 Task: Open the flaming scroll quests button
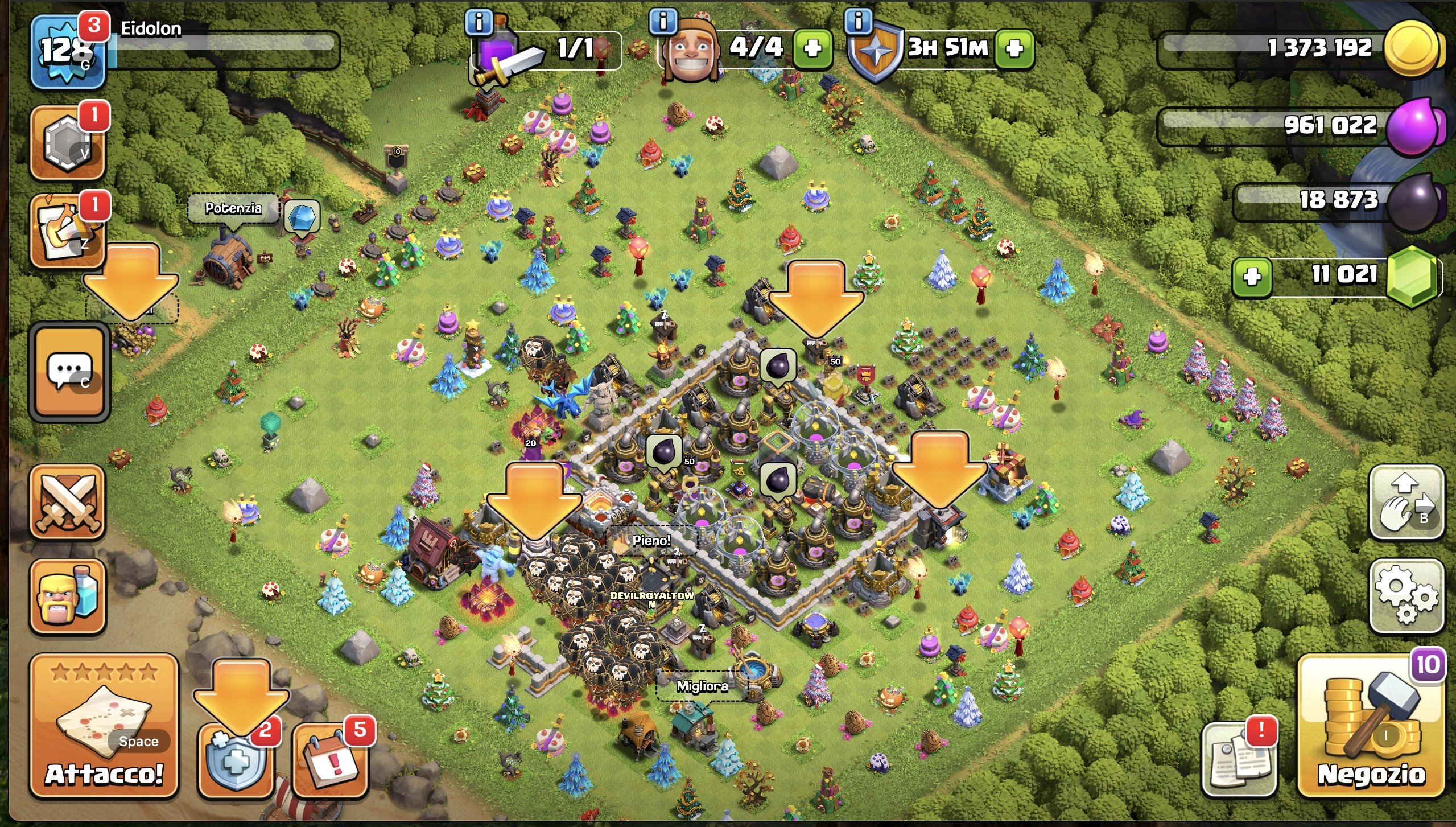tap(68, 231)
